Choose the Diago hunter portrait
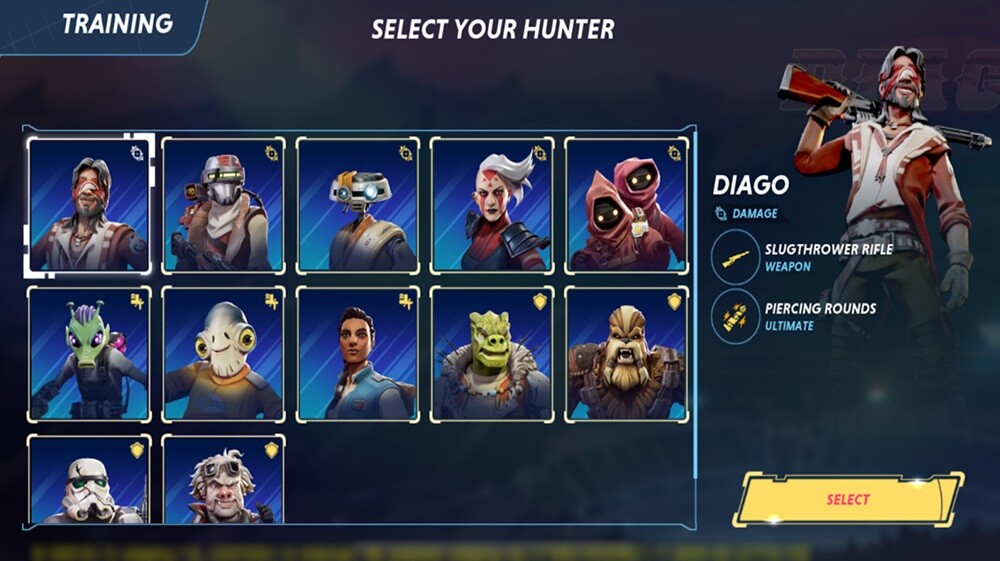Viewport: 1000px width, 561px height. click(x=89, y=206)
